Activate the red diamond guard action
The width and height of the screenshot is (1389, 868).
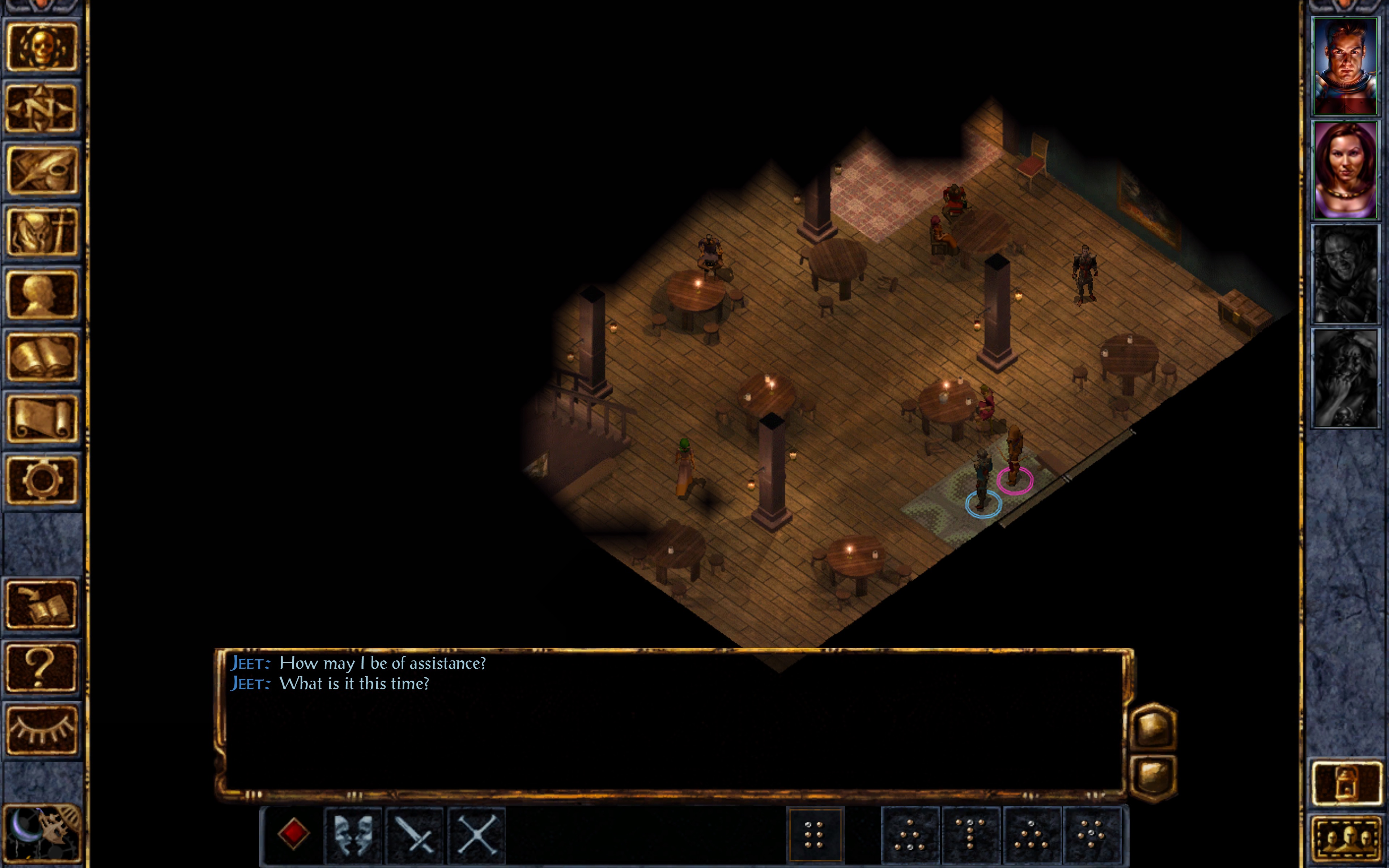click(x=293, y=834)
